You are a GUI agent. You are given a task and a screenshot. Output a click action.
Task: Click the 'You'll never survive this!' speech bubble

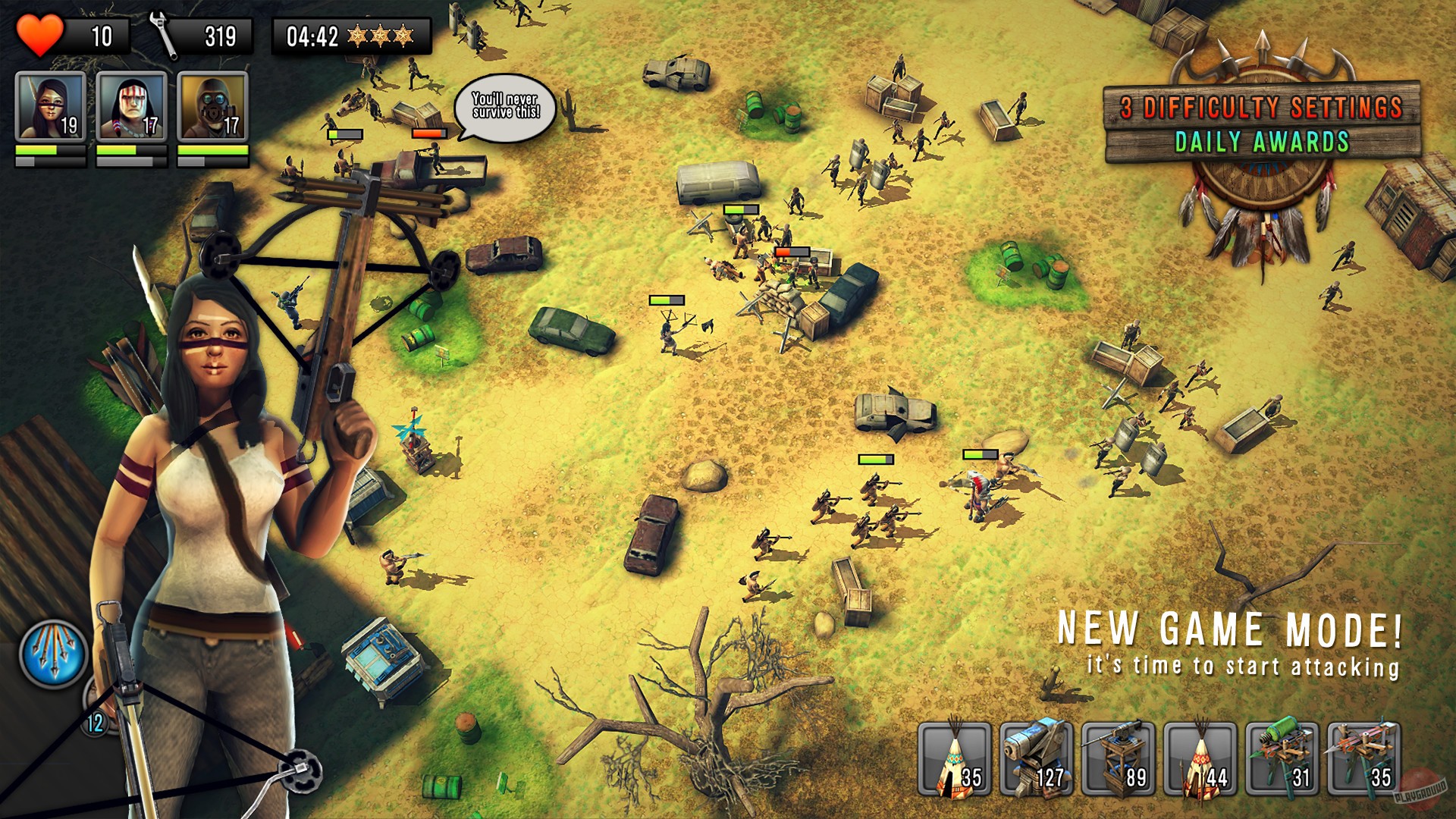[x=504, y=106]
